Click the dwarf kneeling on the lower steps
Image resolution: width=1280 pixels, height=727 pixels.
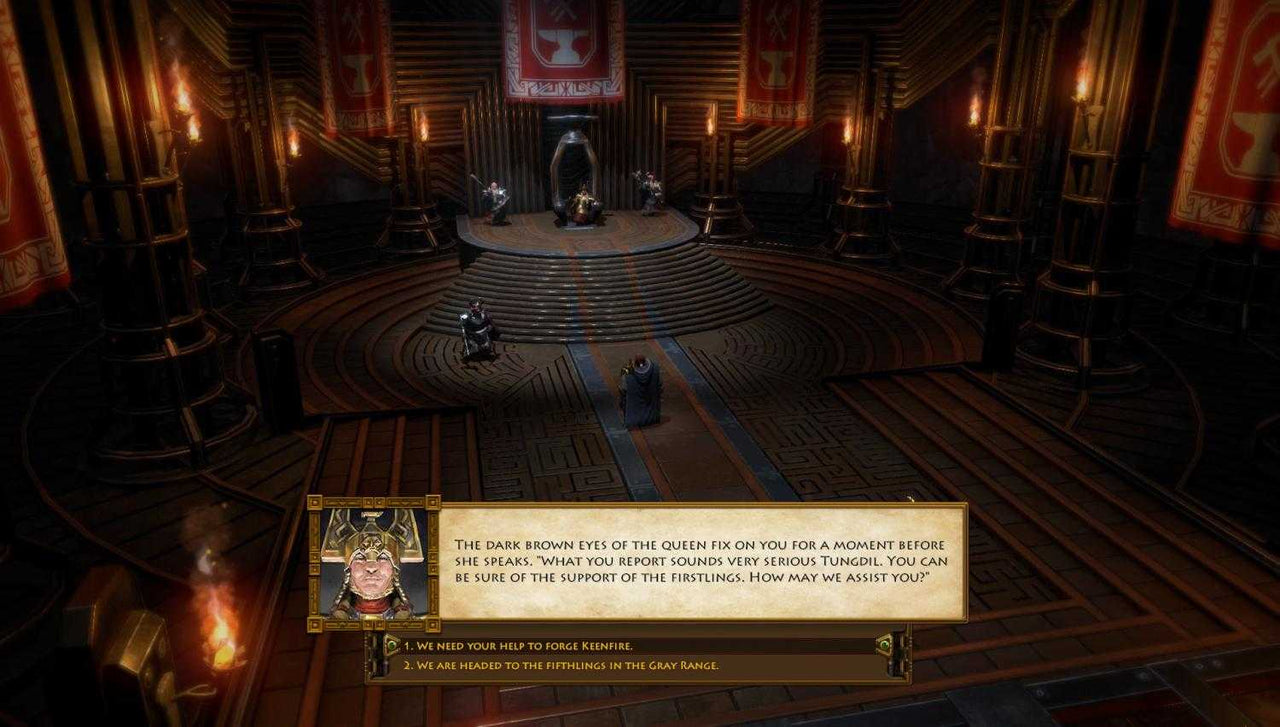coord(473,322)
